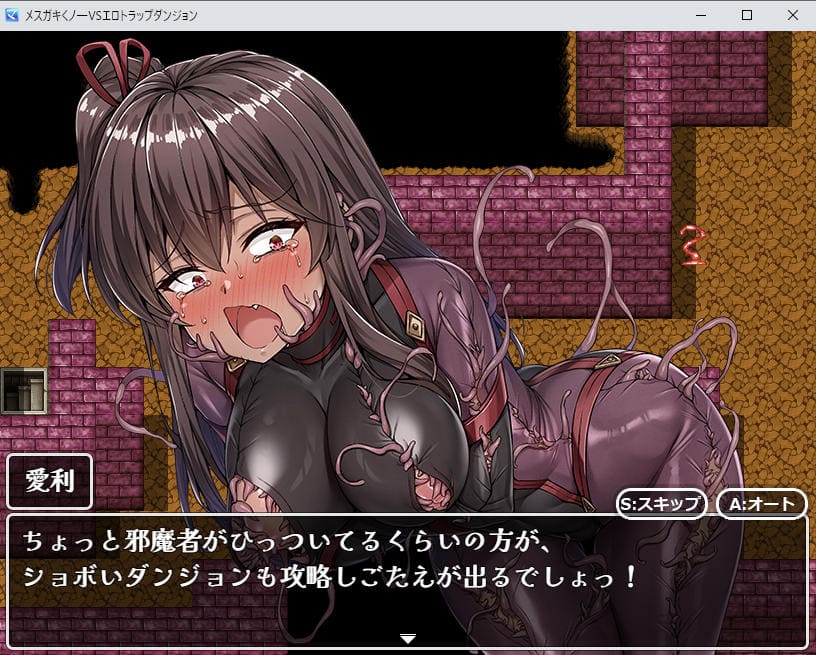Image resolution: width=816 pixels, height=655 pixels.
Task: Click the S:スキップ skip button
Action: (661, 503)
